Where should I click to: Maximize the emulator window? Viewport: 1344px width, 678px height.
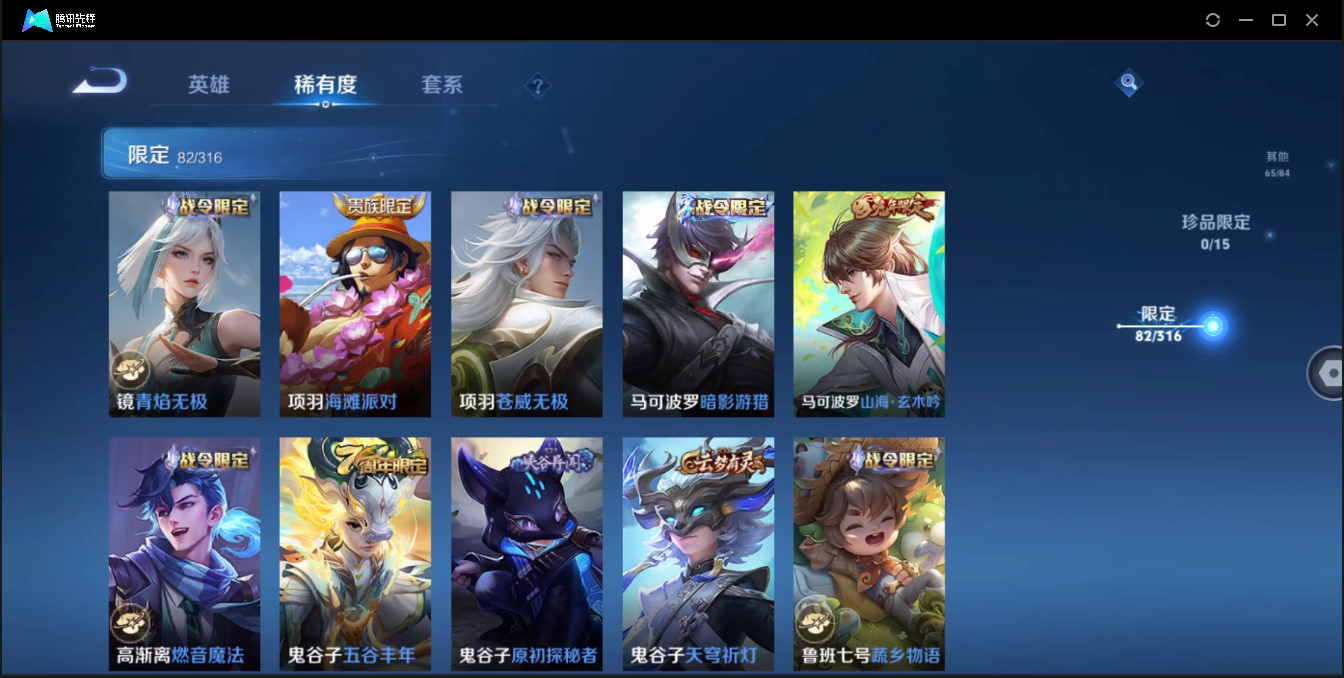pyautogui.click(x=1278, y=20)
